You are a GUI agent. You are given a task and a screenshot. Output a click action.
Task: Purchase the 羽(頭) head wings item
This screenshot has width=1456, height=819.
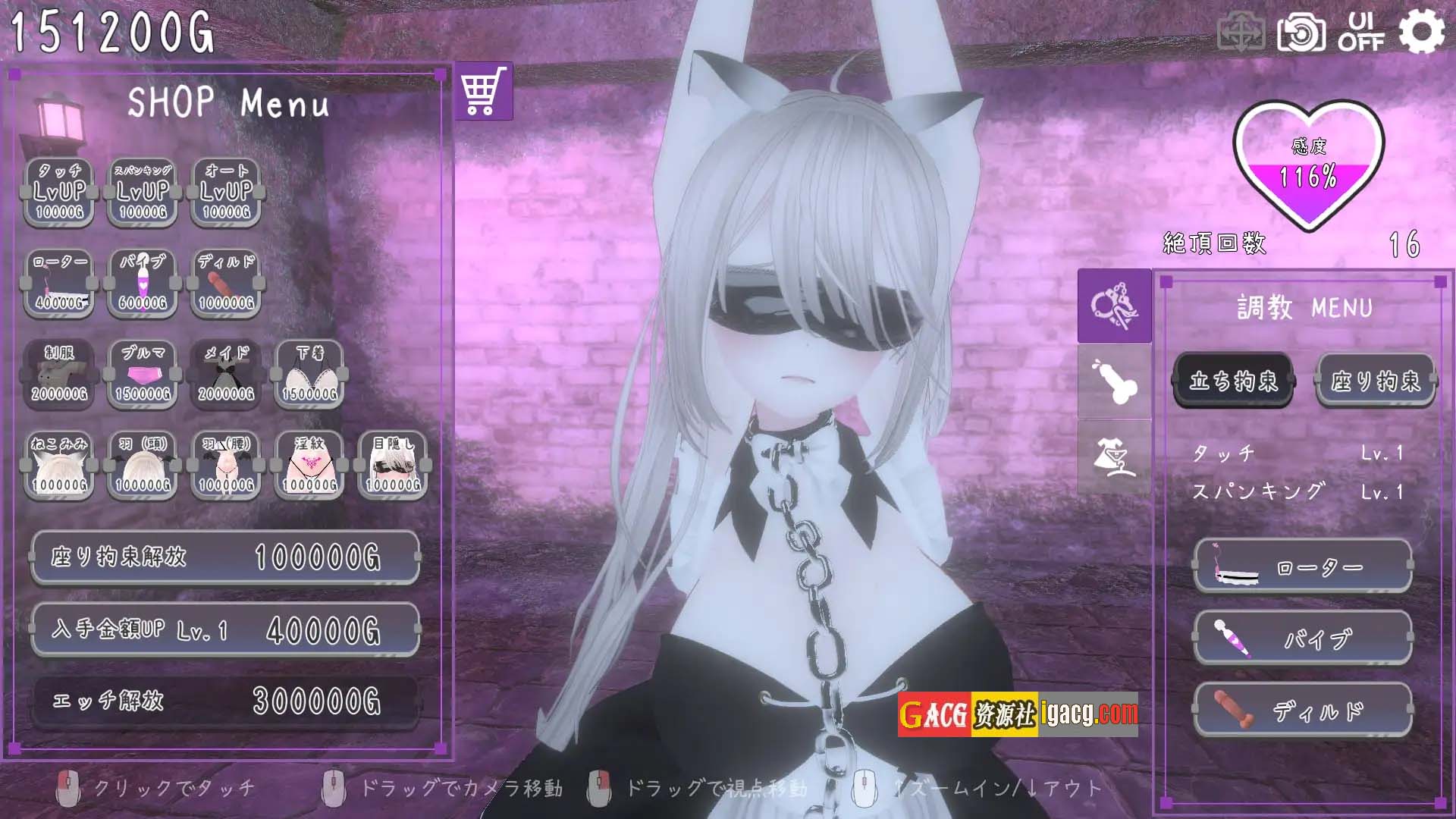143,466
